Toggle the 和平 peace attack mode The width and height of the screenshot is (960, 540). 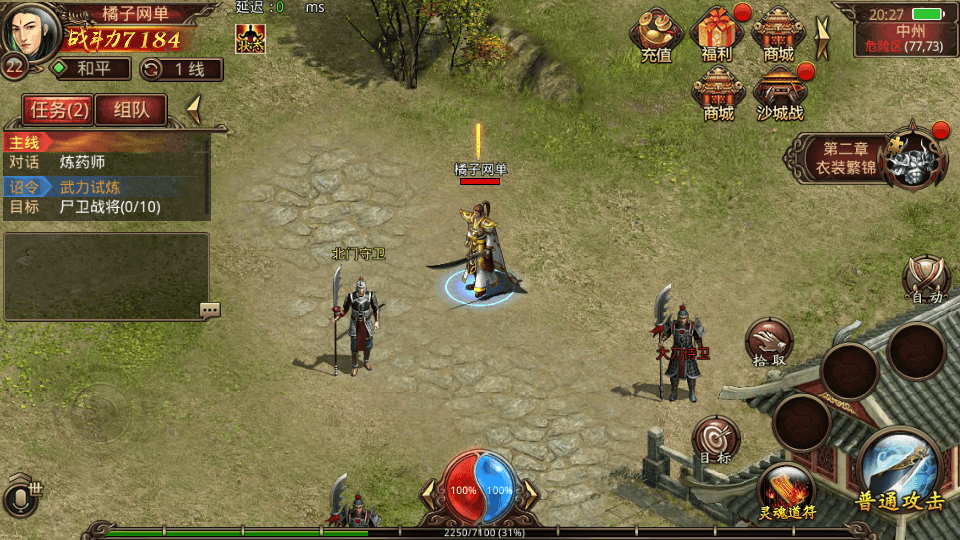point(90,69)
